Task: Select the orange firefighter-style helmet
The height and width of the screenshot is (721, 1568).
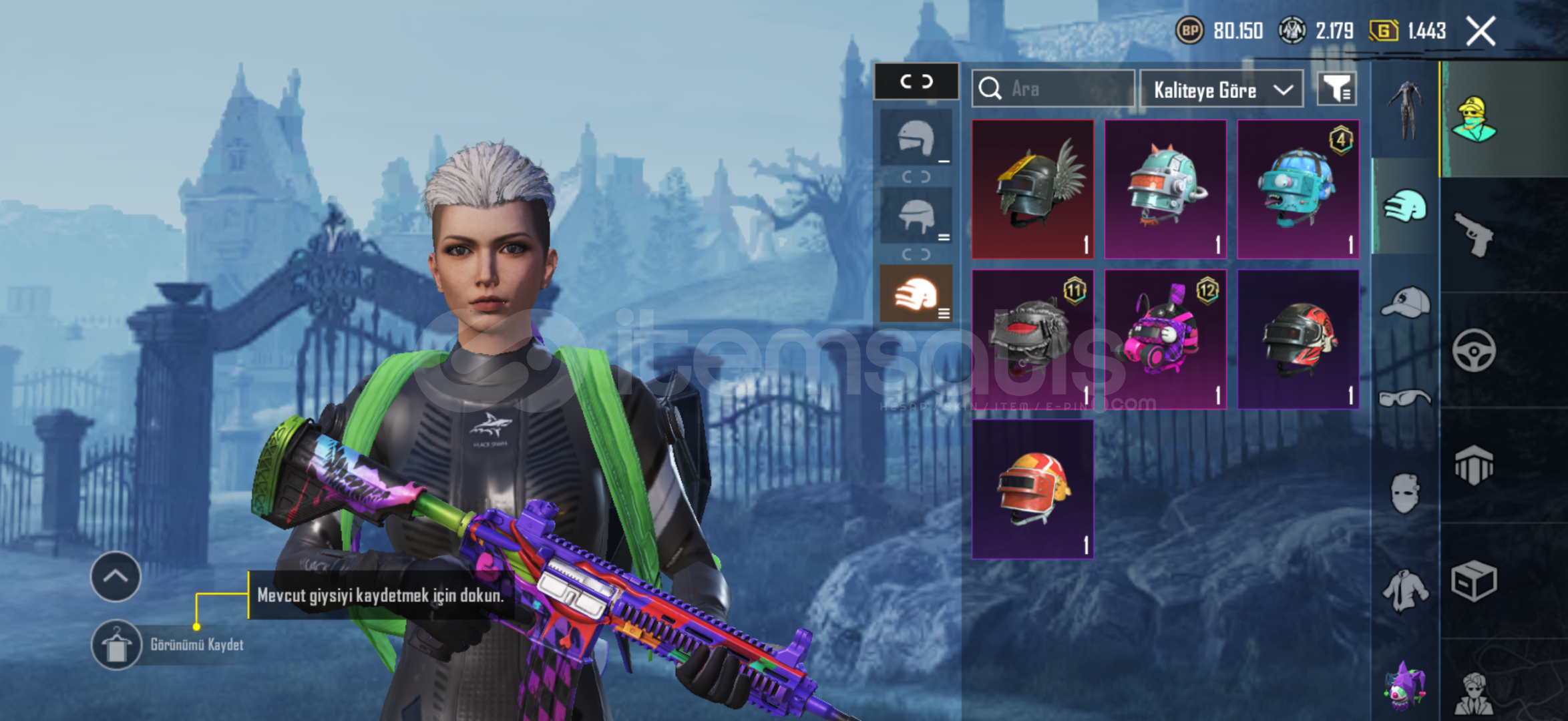Action: click(x=1032, y=489)
